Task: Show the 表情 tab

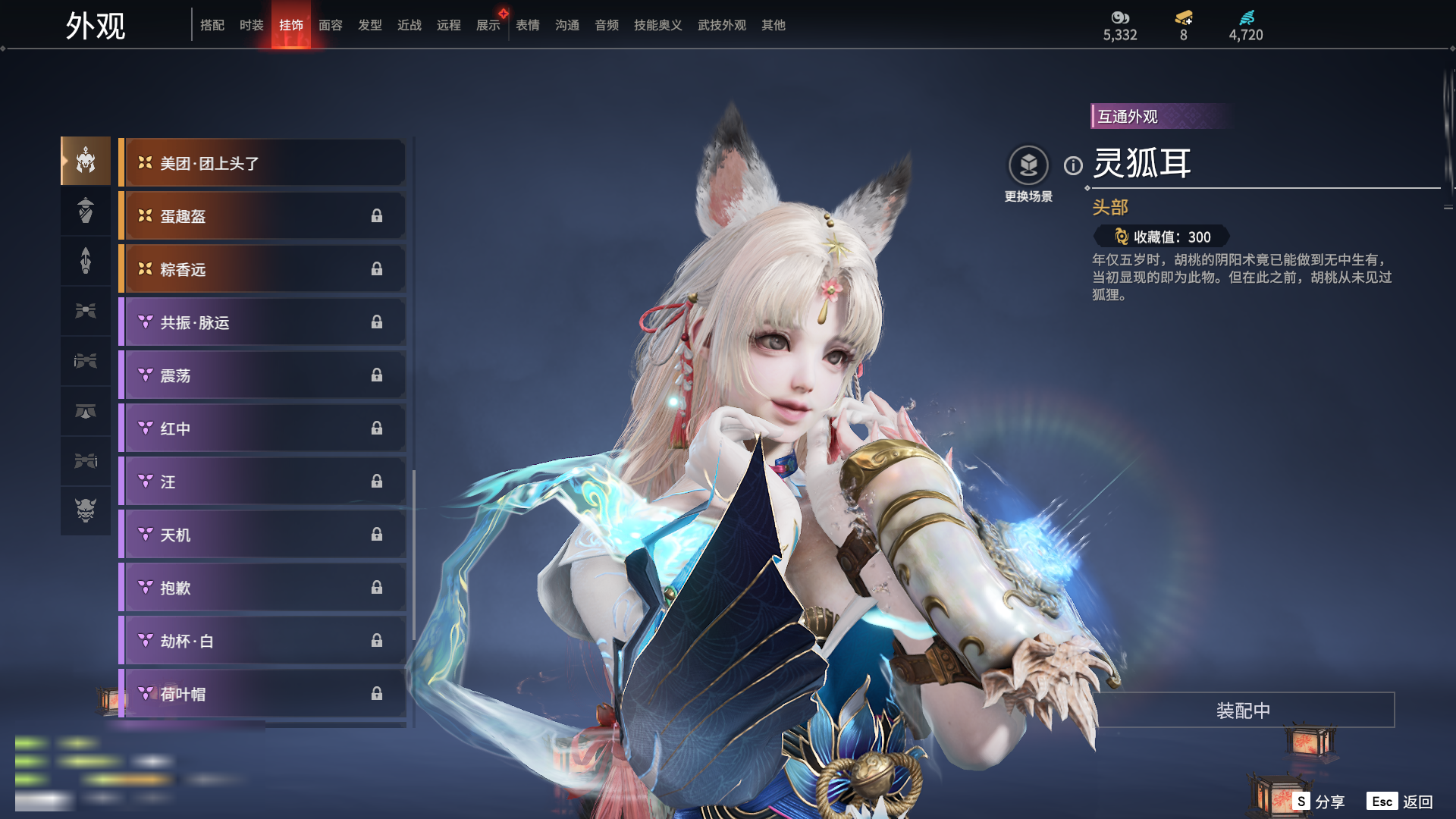Action: point(527,25)
